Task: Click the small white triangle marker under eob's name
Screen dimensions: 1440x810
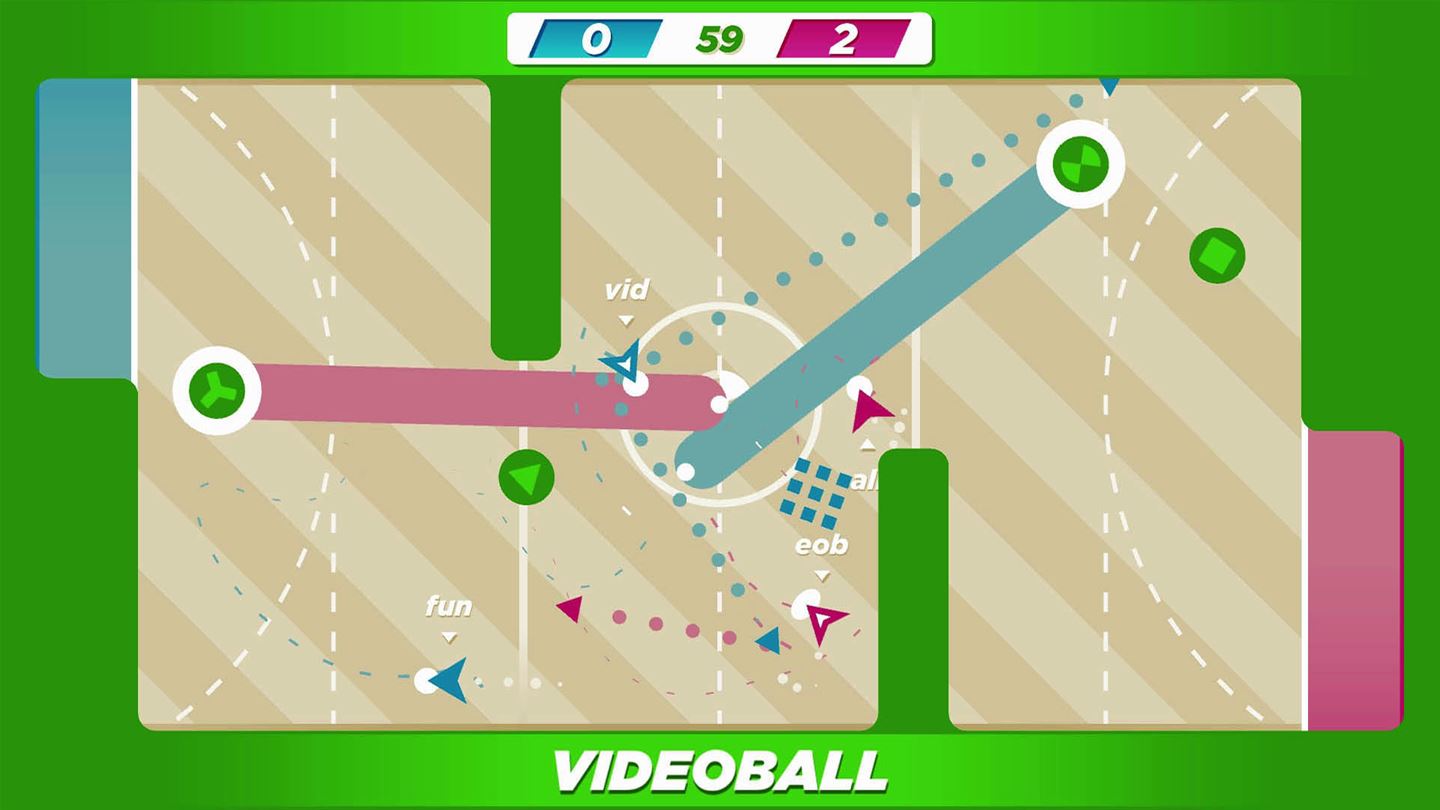Action: (x=822, y=573)
